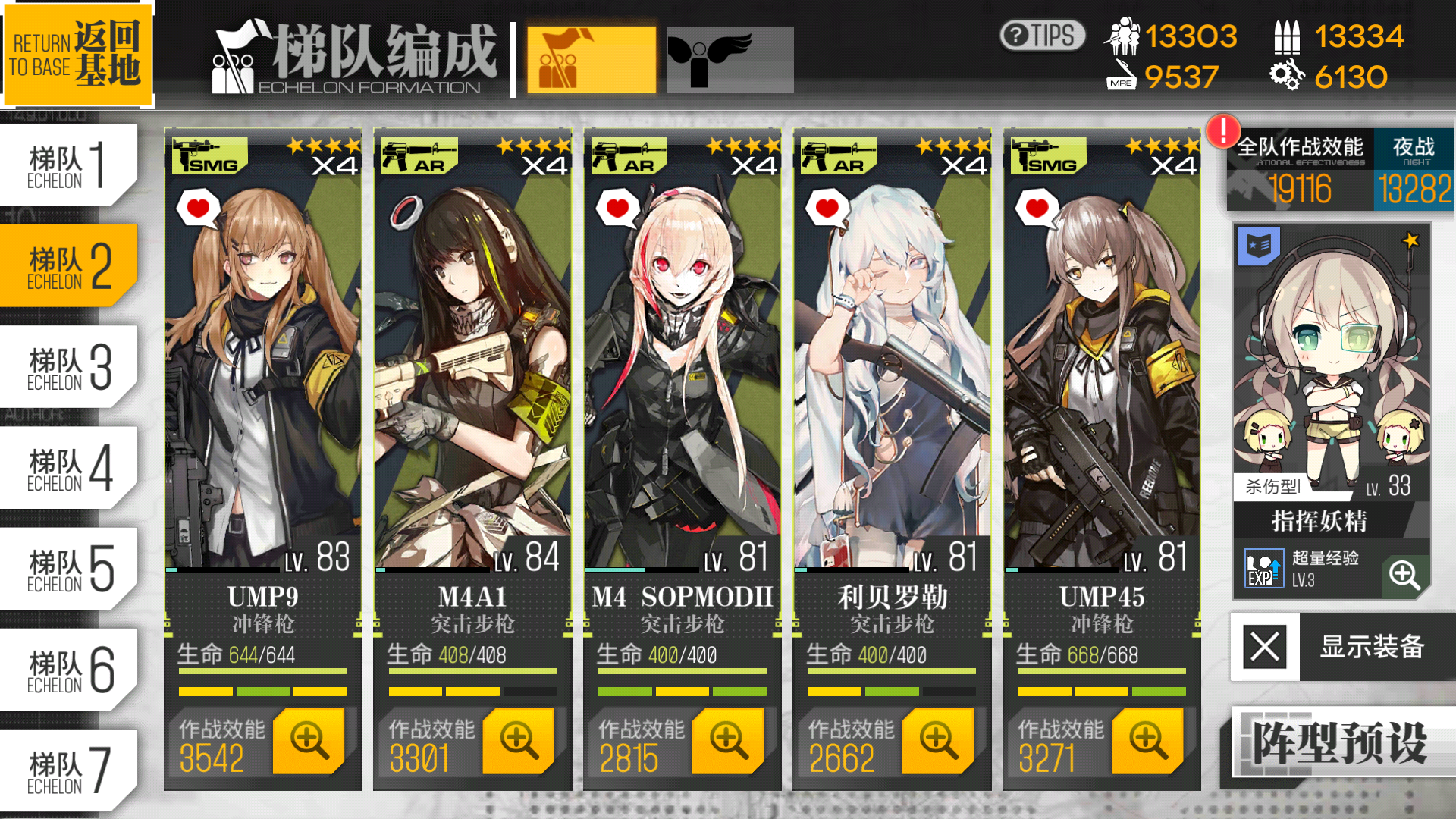1456x819 pixels.
Task: Select UMP9's SMG class icon
Action: point(204,155)
